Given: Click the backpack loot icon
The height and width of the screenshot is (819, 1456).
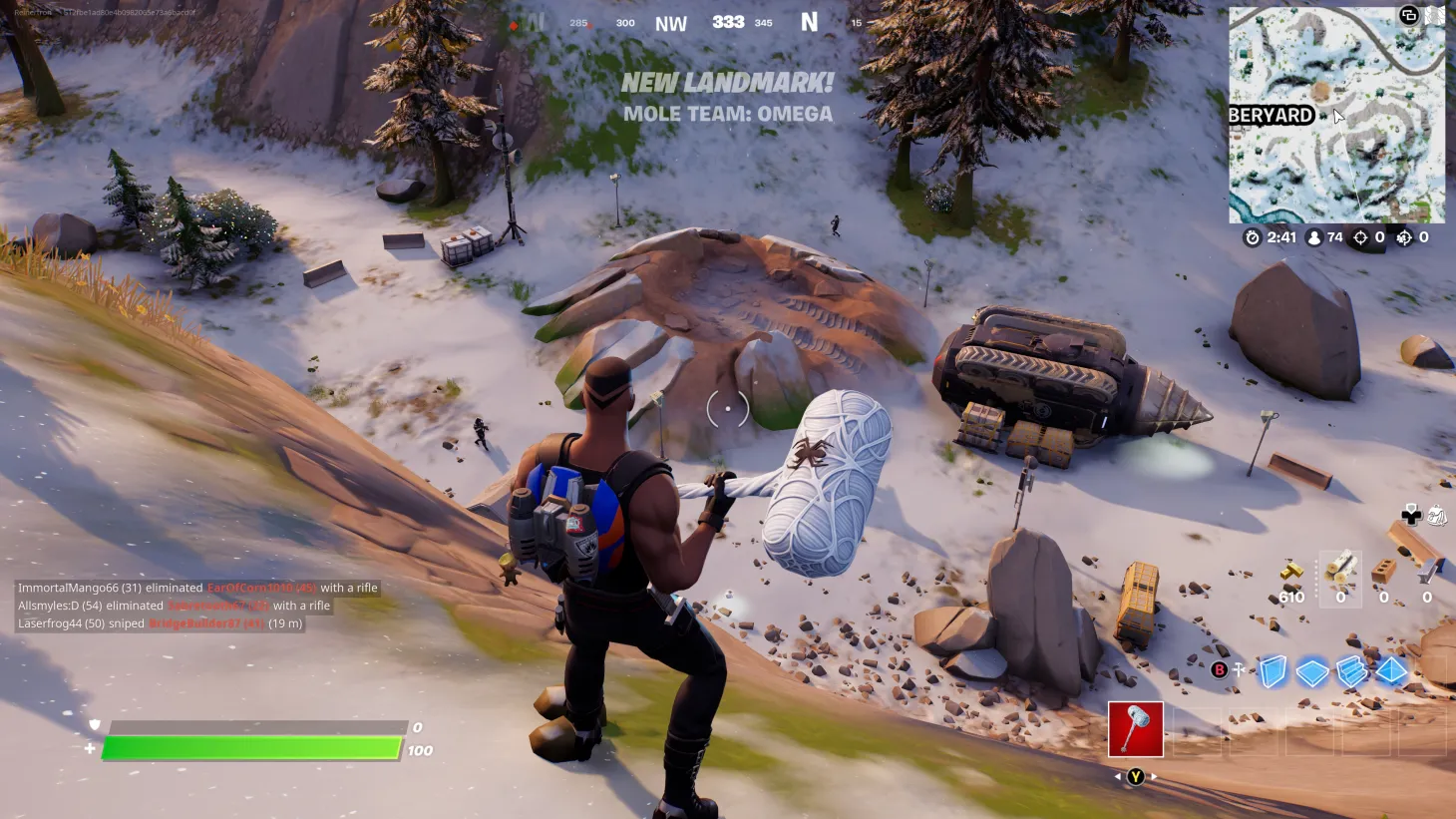Looking at the screenshot, I should click(x=1436, y=515).
